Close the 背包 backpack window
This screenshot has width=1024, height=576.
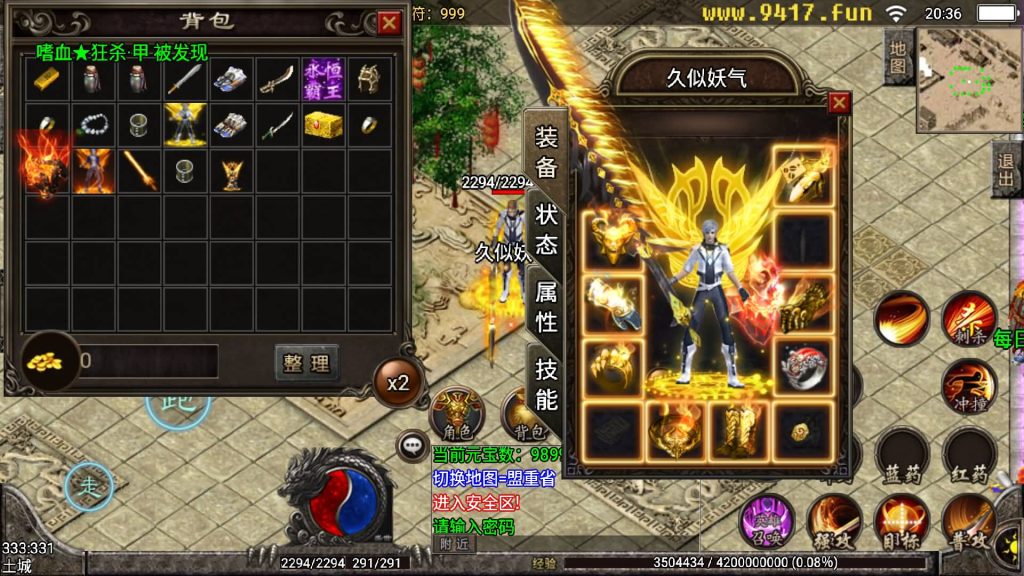pos(388,23)
